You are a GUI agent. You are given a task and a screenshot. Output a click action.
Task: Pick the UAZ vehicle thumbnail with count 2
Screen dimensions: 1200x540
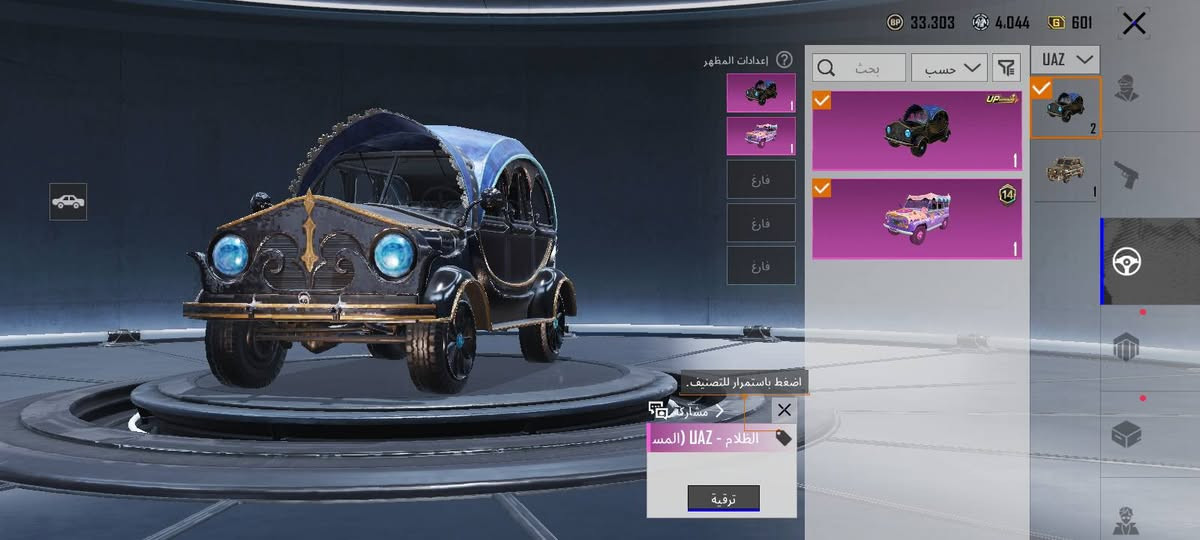[1066, 107]
